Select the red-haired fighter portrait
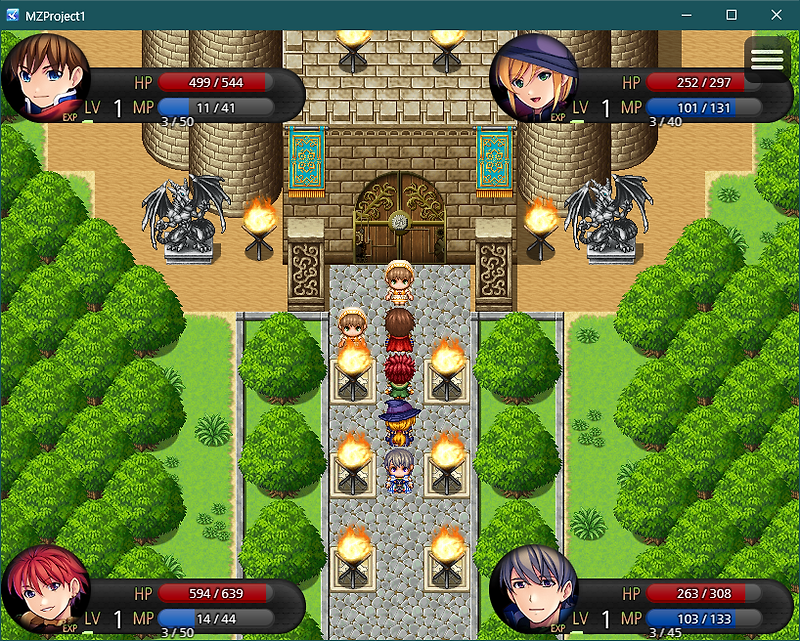This screenshot has height=641, width=800. tap(45, 592)
